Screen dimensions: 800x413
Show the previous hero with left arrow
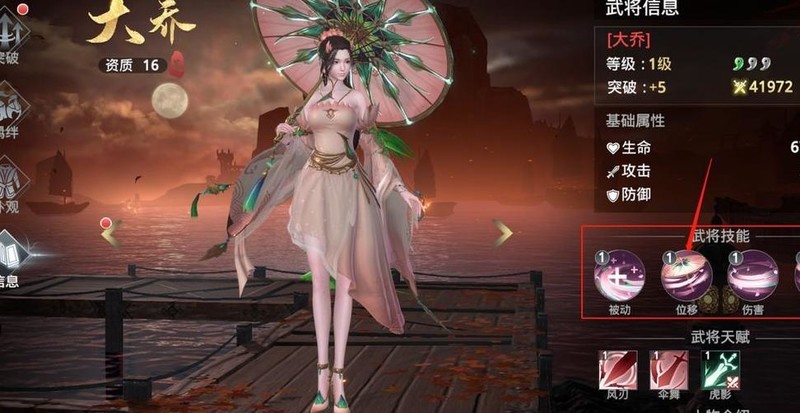(x=112, y=233)
